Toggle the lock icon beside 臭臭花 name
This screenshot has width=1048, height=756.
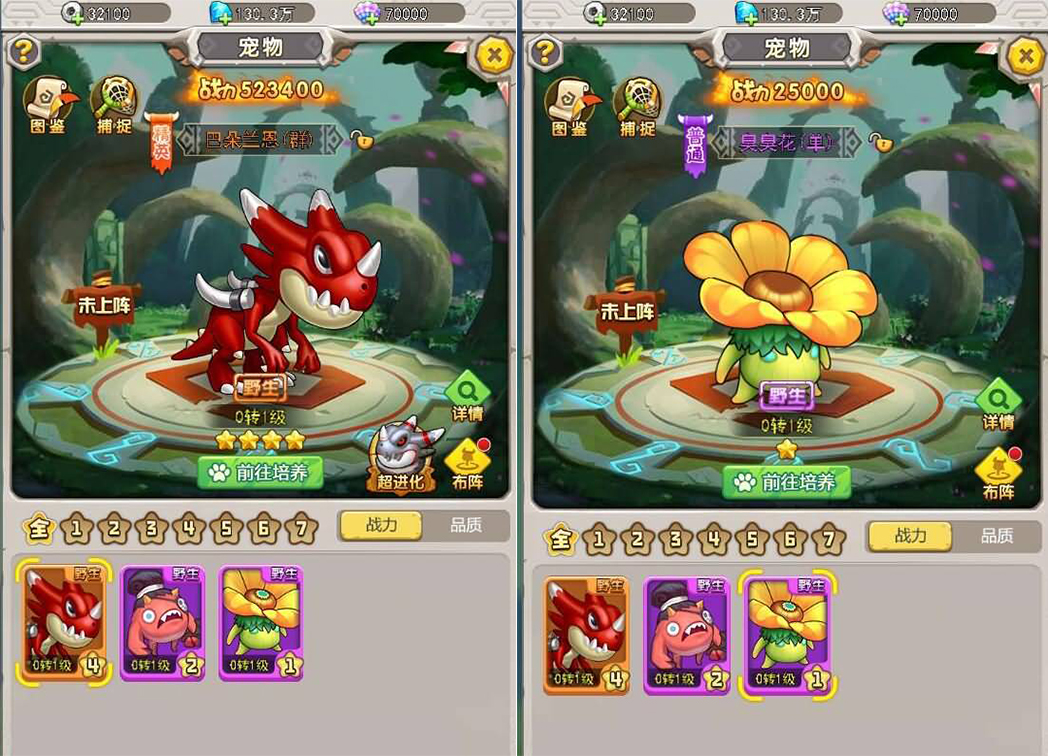(880, 141)
